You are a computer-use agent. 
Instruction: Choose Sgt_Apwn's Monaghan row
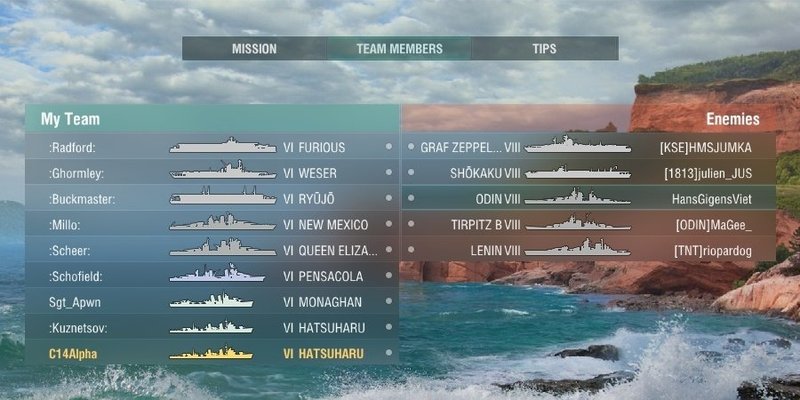(x=212, y=302)
